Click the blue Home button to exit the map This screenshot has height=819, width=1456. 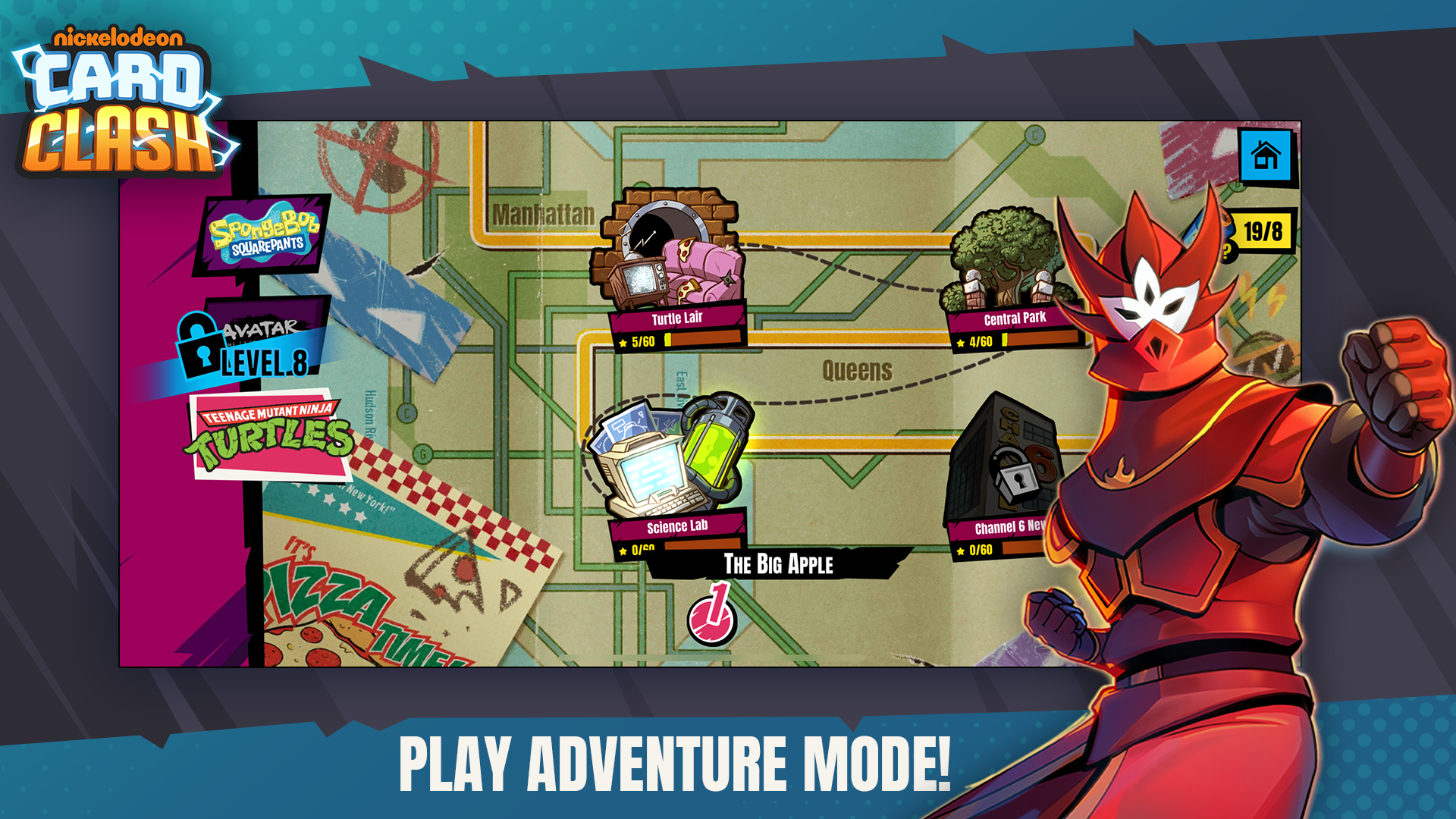click(1266, 154)
